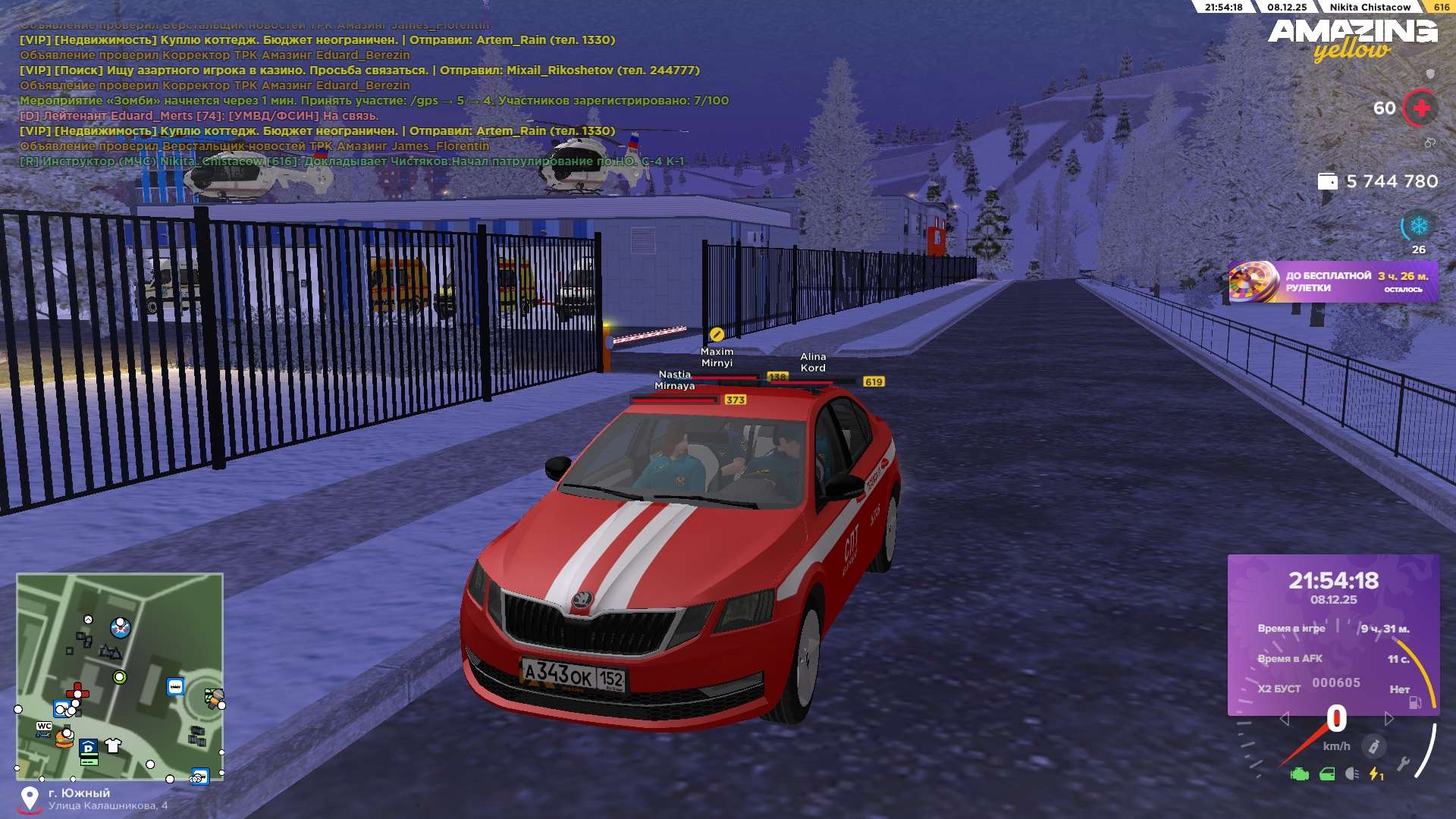Open the free roulette countdown banner
This screenshot has width=1456, height=819.
point(1332,282)
